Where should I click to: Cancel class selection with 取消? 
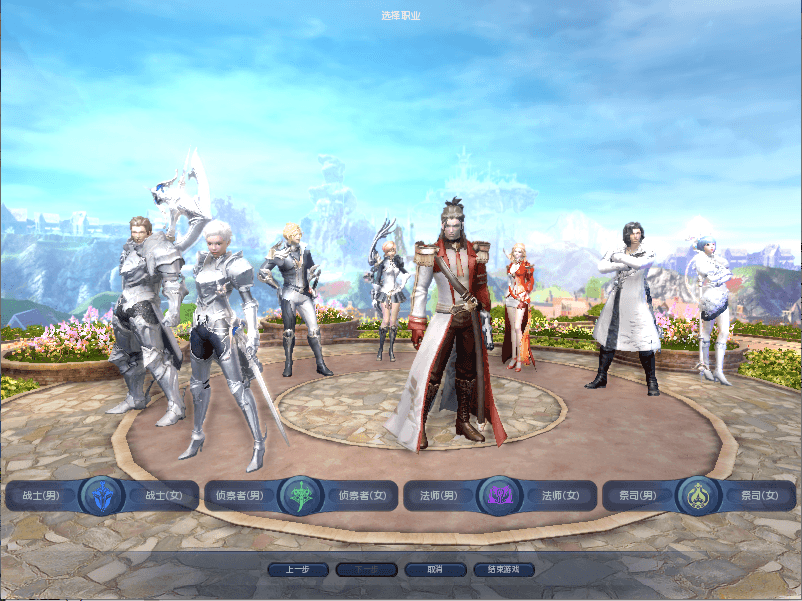click(434, 569)
